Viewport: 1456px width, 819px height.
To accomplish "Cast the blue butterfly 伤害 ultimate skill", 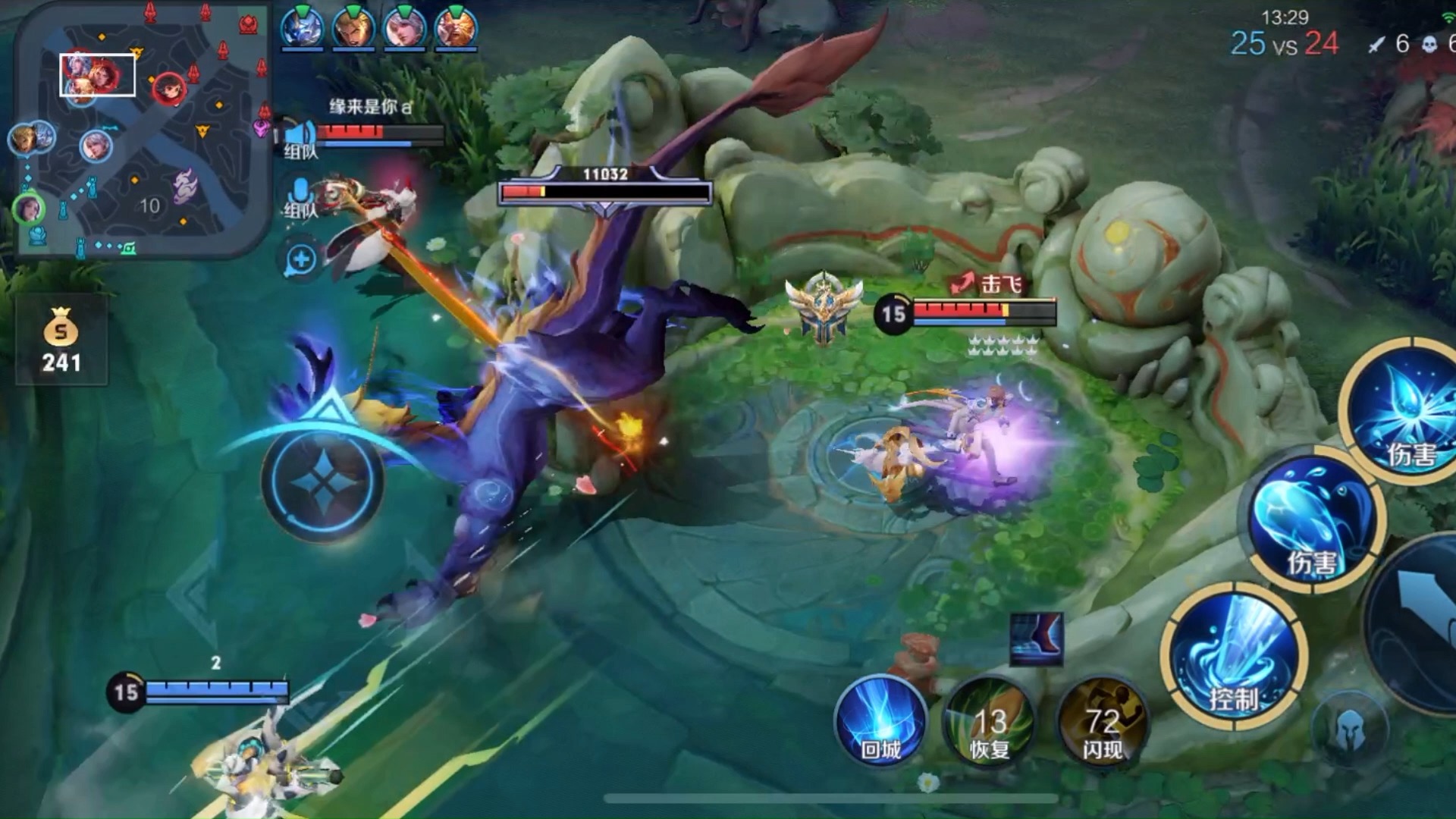I will point(1404,413).
